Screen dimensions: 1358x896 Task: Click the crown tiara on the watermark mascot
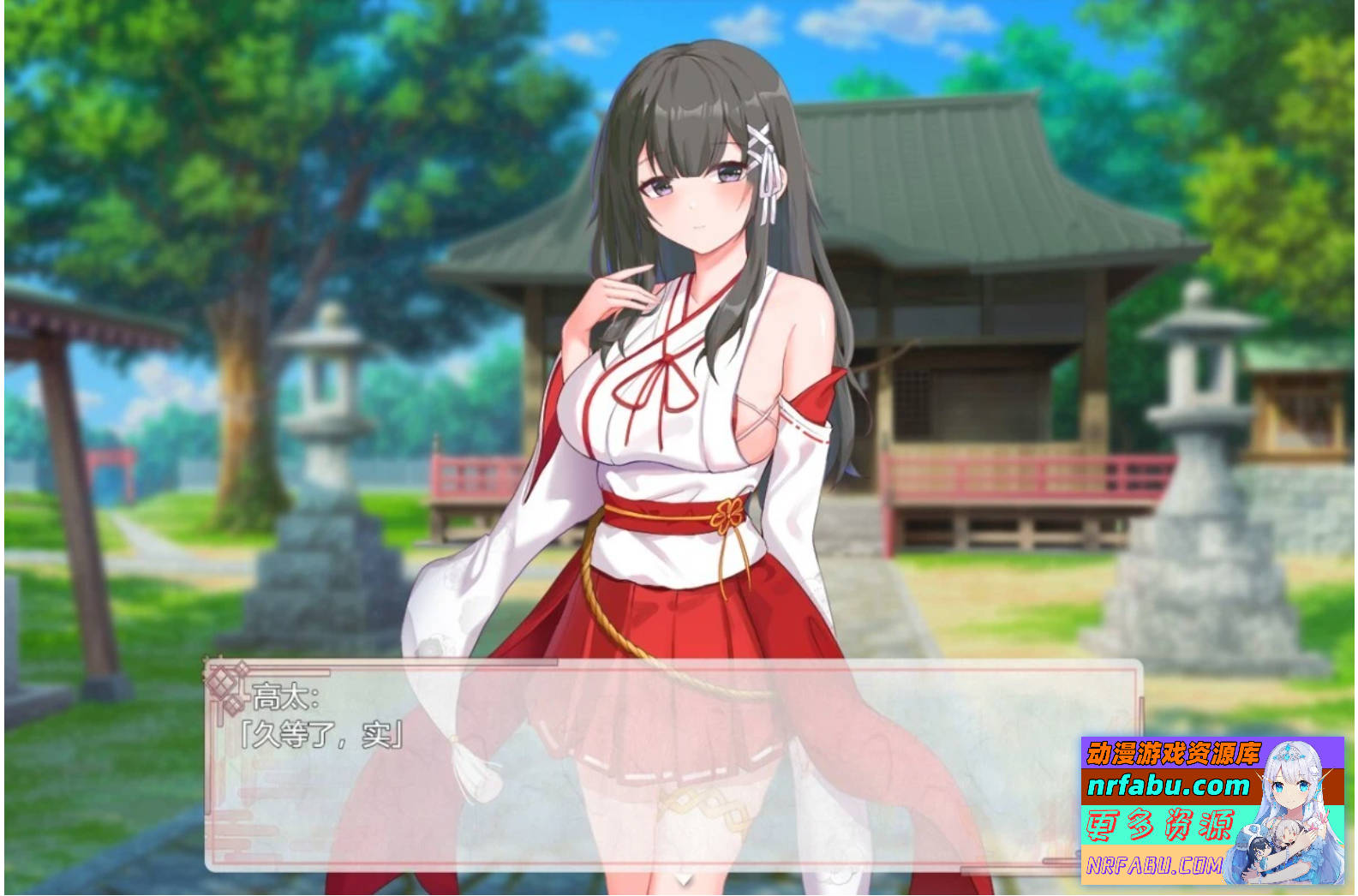click(x=1289, y=752)
